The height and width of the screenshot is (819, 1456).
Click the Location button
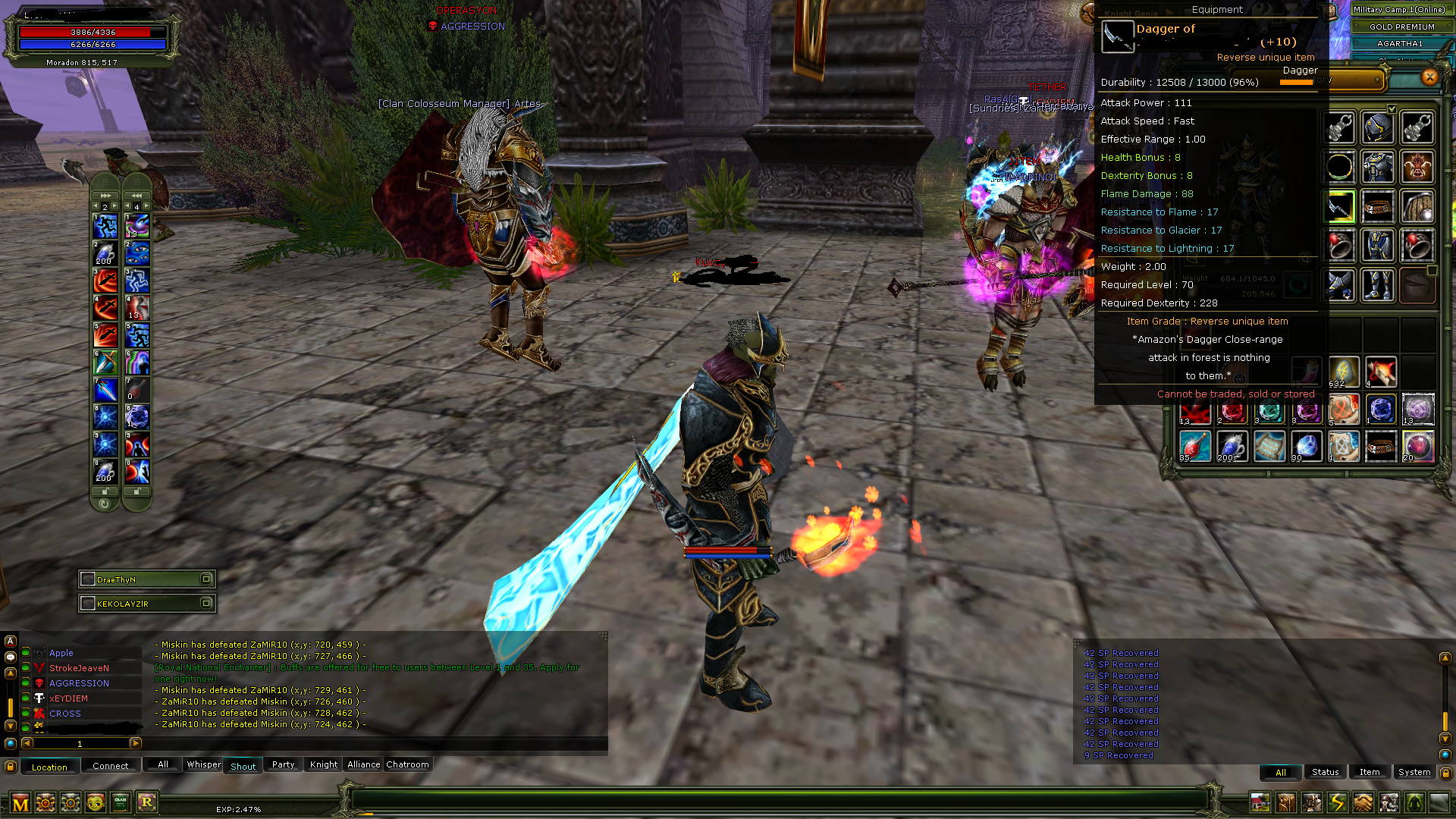coord(49,767)
